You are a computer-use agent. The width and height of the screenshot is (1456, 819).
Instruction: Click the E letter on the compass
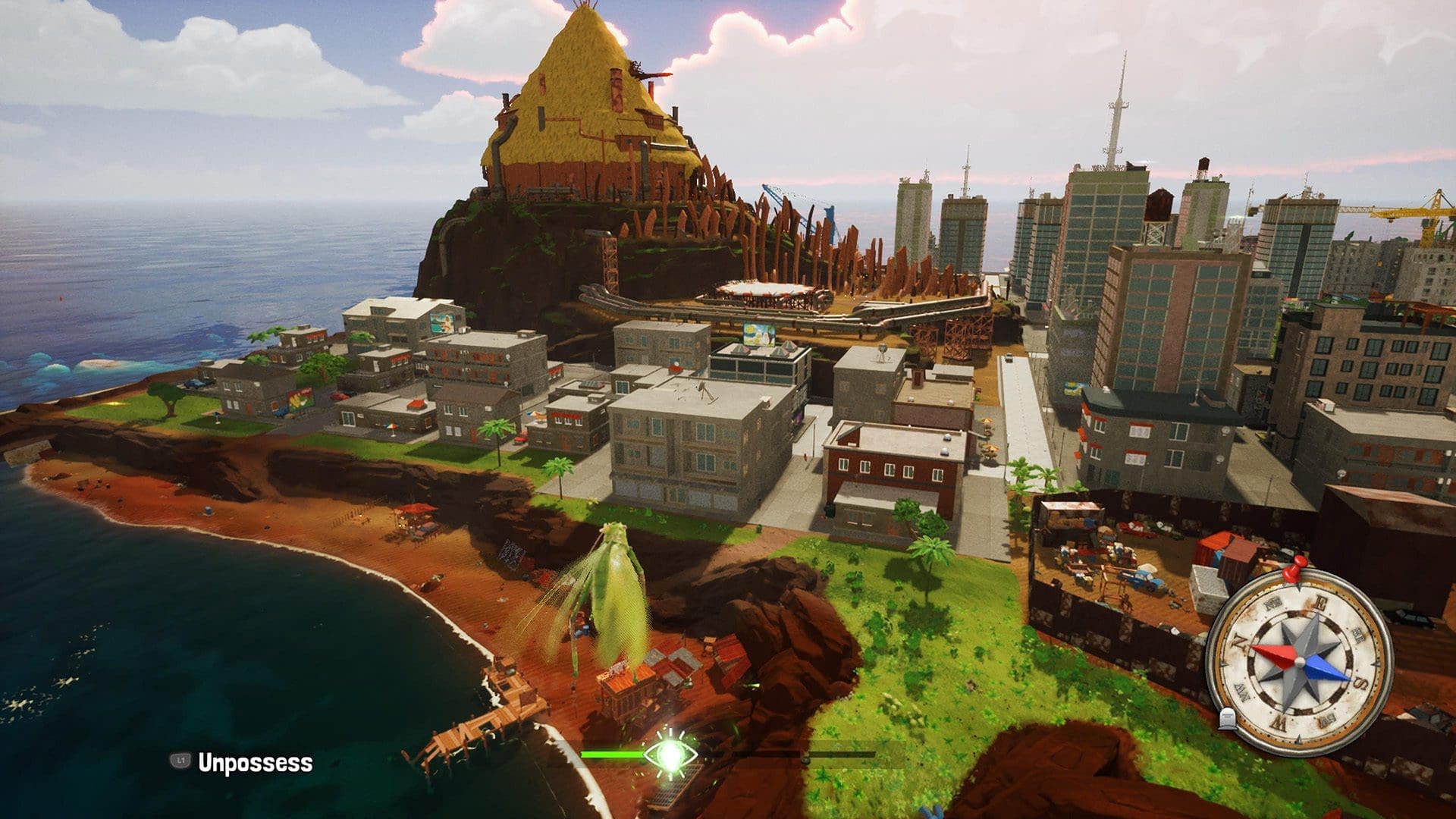(x=1320, y=602)
